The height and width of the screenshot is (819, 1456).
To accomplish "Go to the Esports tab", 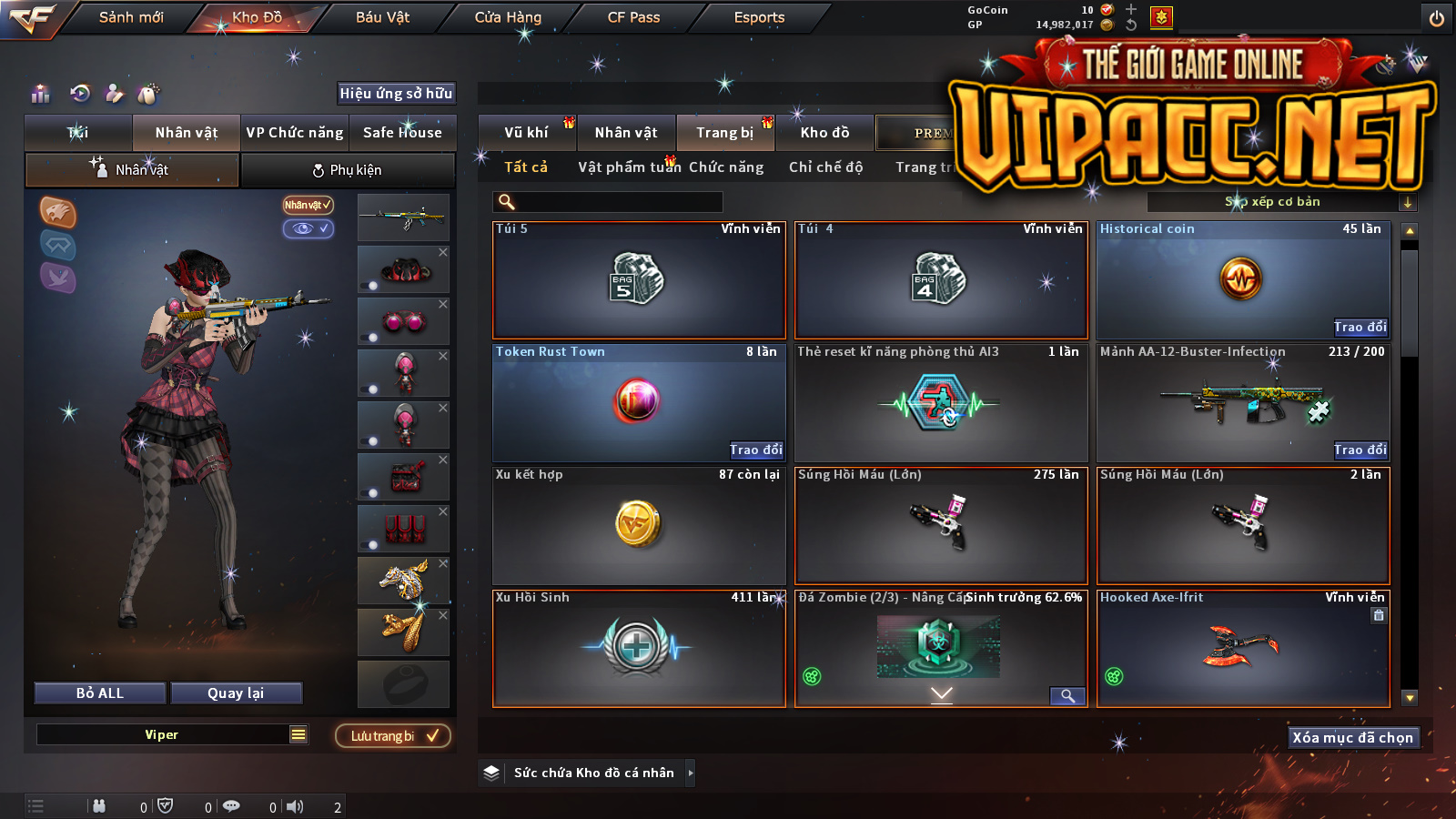I will (759, 17).
